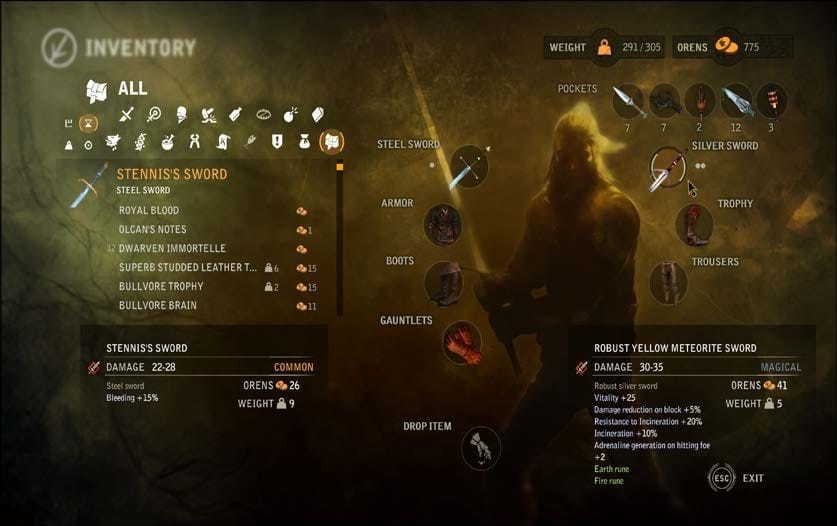Image resolution: width=837 pixels, height=526 pixels.
Task: Select the equipped boots slot
Action: [443, 283]
